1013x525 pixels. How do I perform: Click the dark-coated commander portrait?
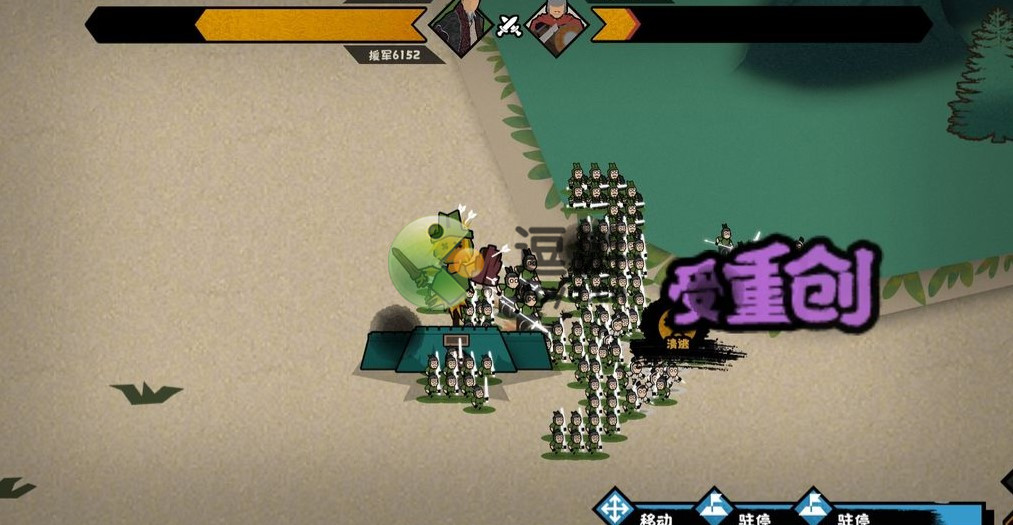point(461,25)
